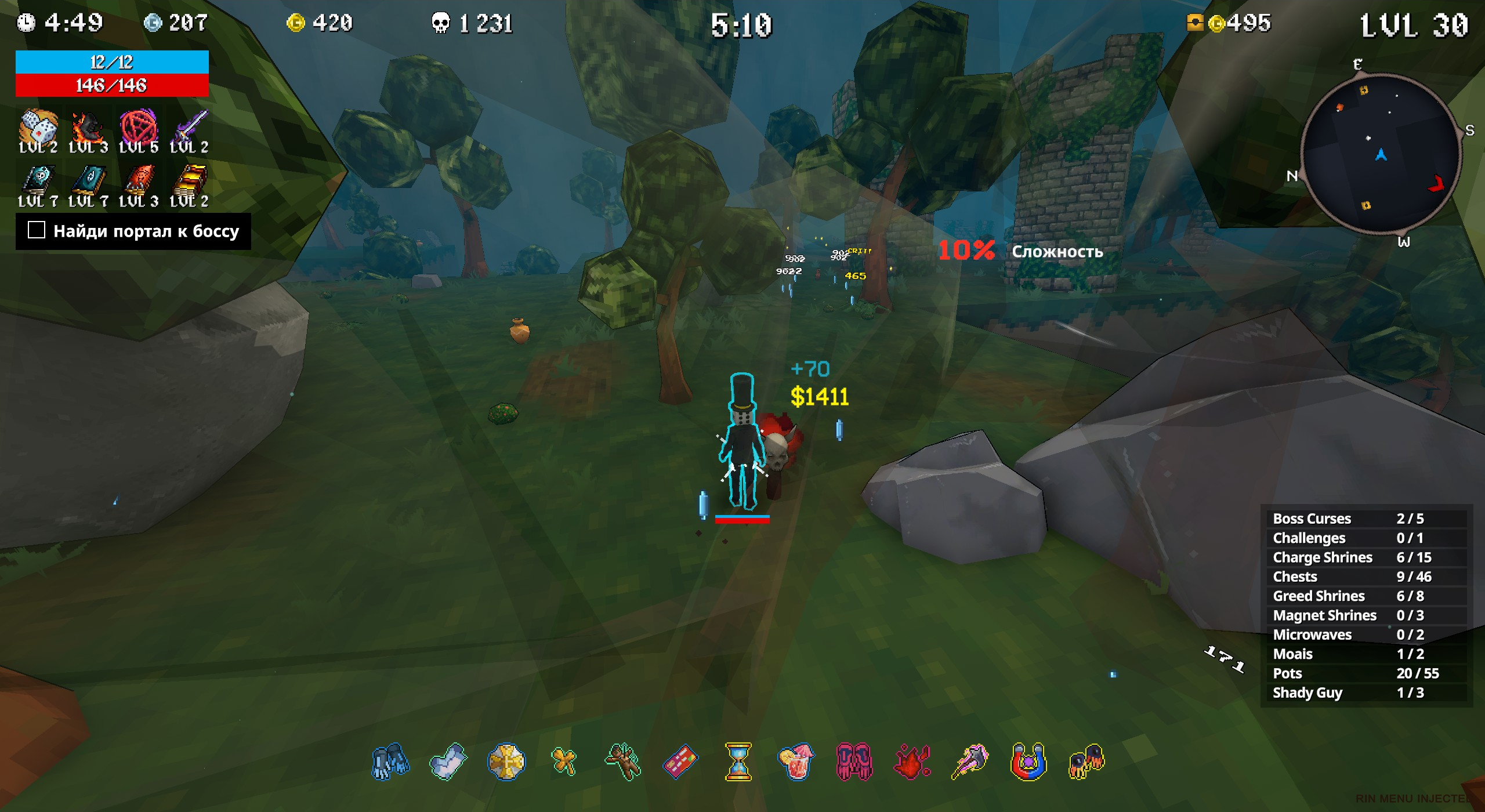This screenshot has height=812, width=1485.
Task: Open the skull tome icon
Action: coord(38,180)
